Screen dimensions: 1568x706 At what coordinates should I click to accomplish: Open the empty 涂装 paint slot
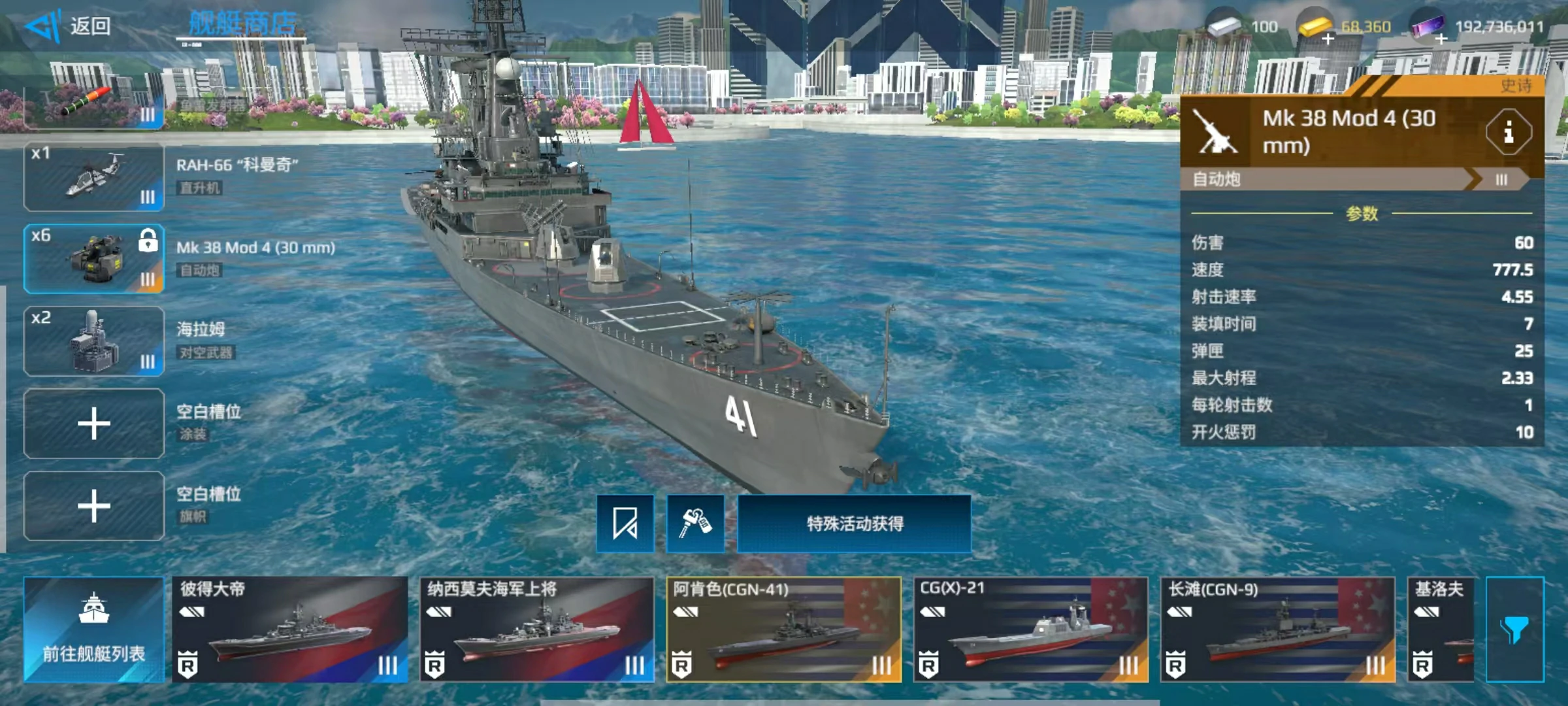[94, 424]
